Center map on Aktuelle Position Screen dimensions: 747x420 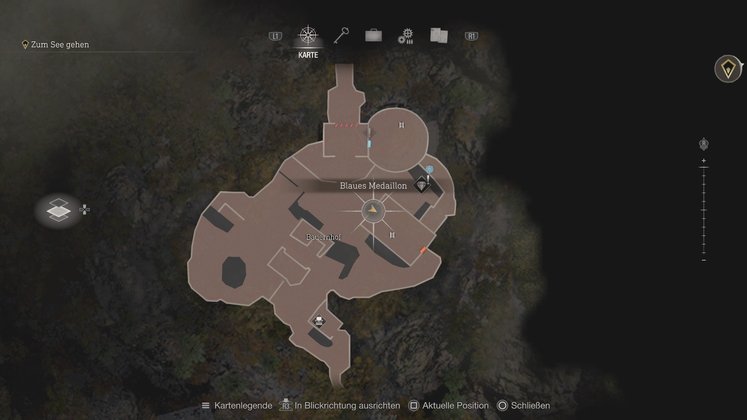(447, 405)
